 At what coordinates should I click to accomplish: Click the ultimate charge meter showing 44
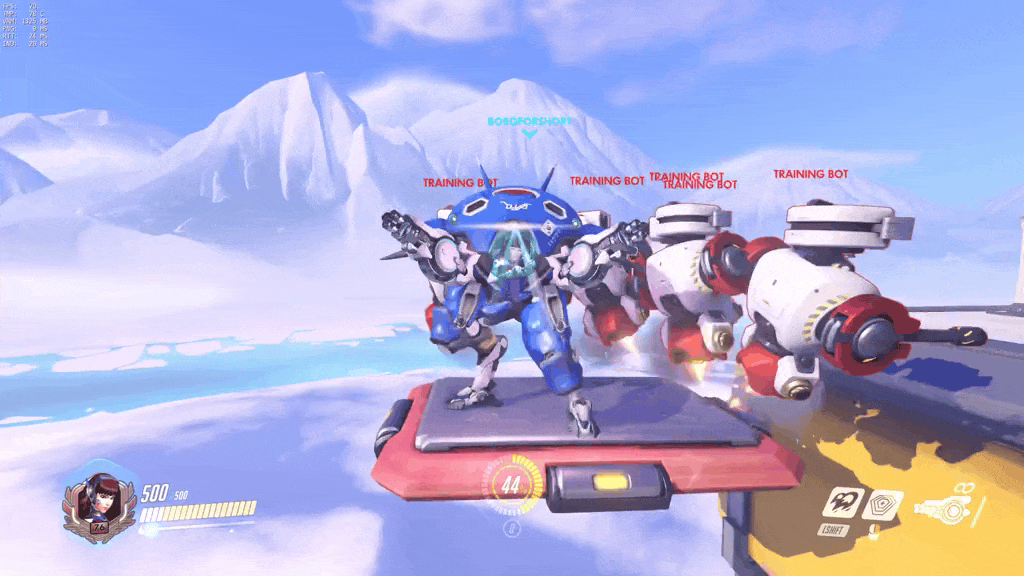pyautogui.click(x=512, y=485)
